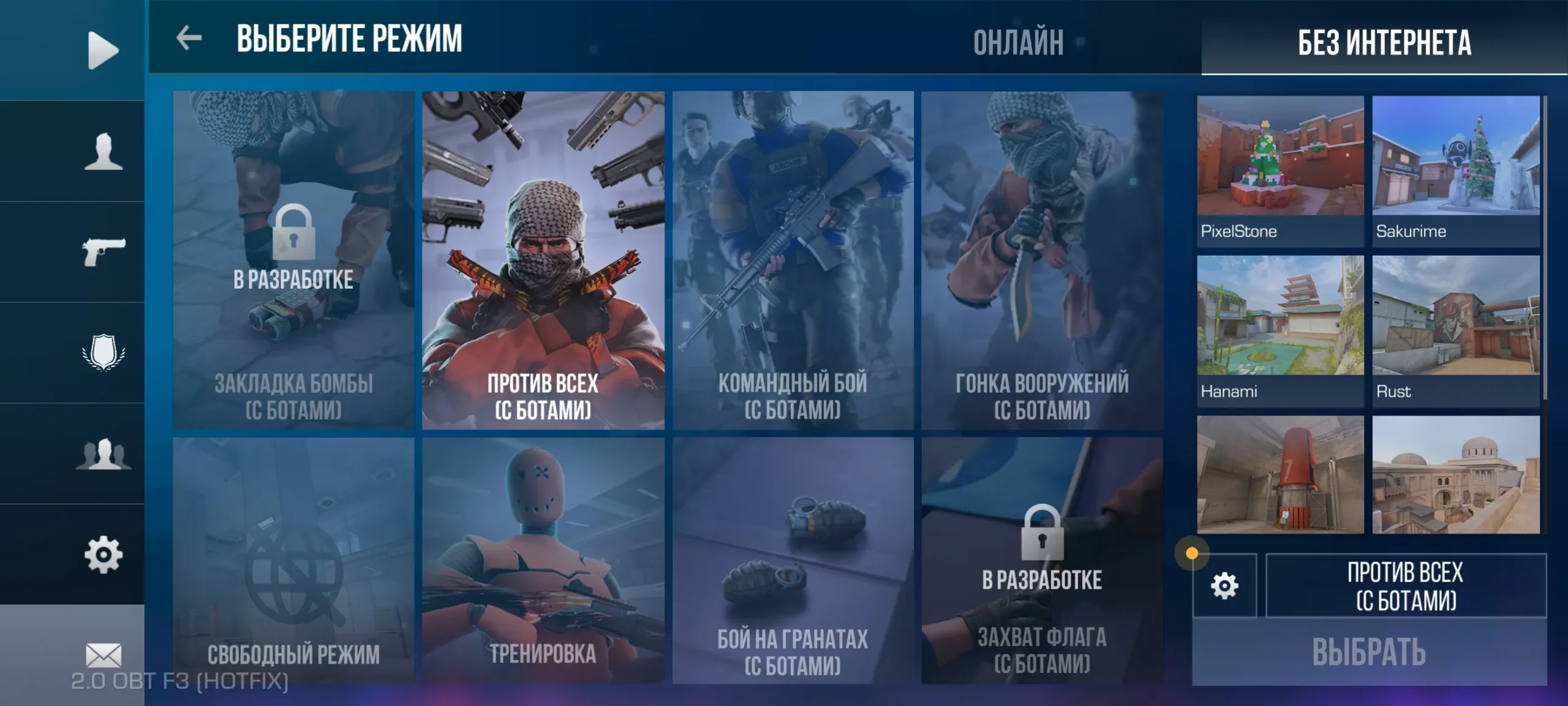Open the weapons pistol icon in sidebar
The height and width of the screenshot is (706, 1568).
coord(104,251)
